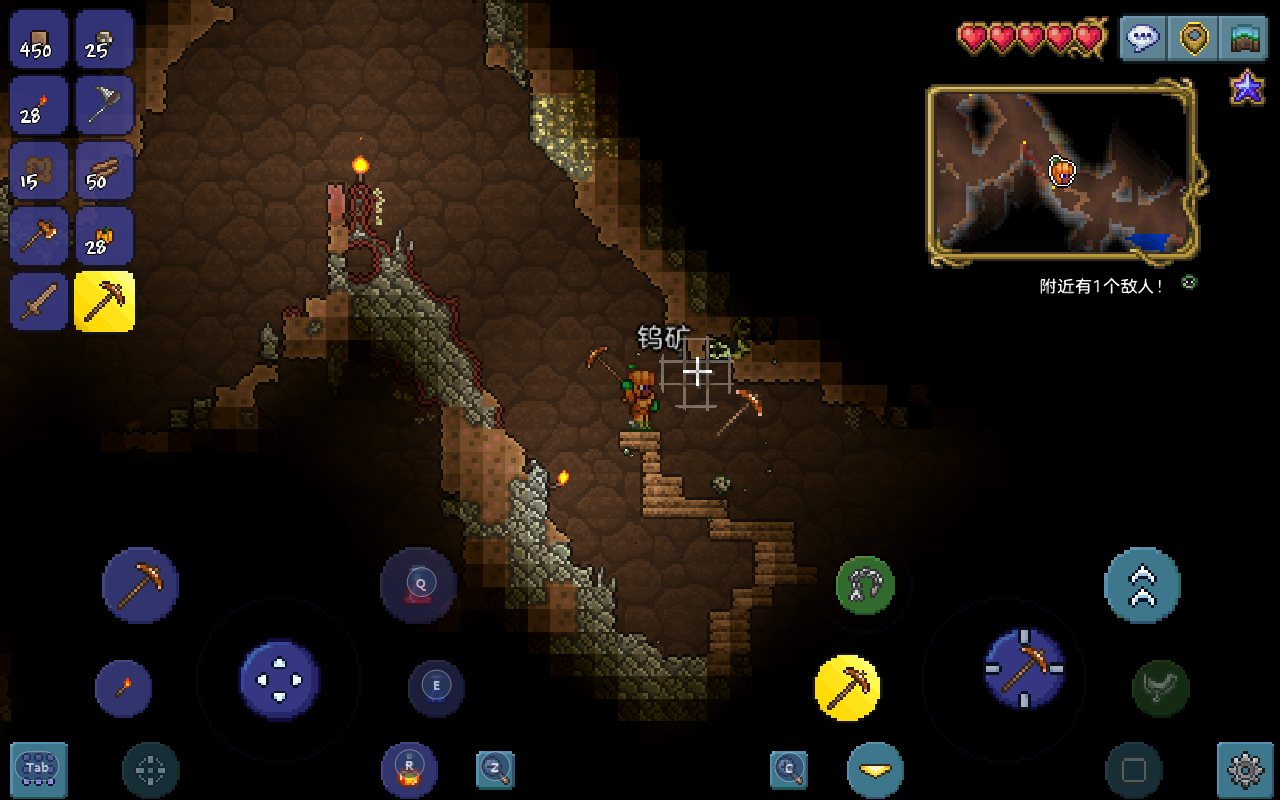Select the highlighted copper pickaxe hotbar slot
This screenshot has height=800, width=1280.
[104, 301]
